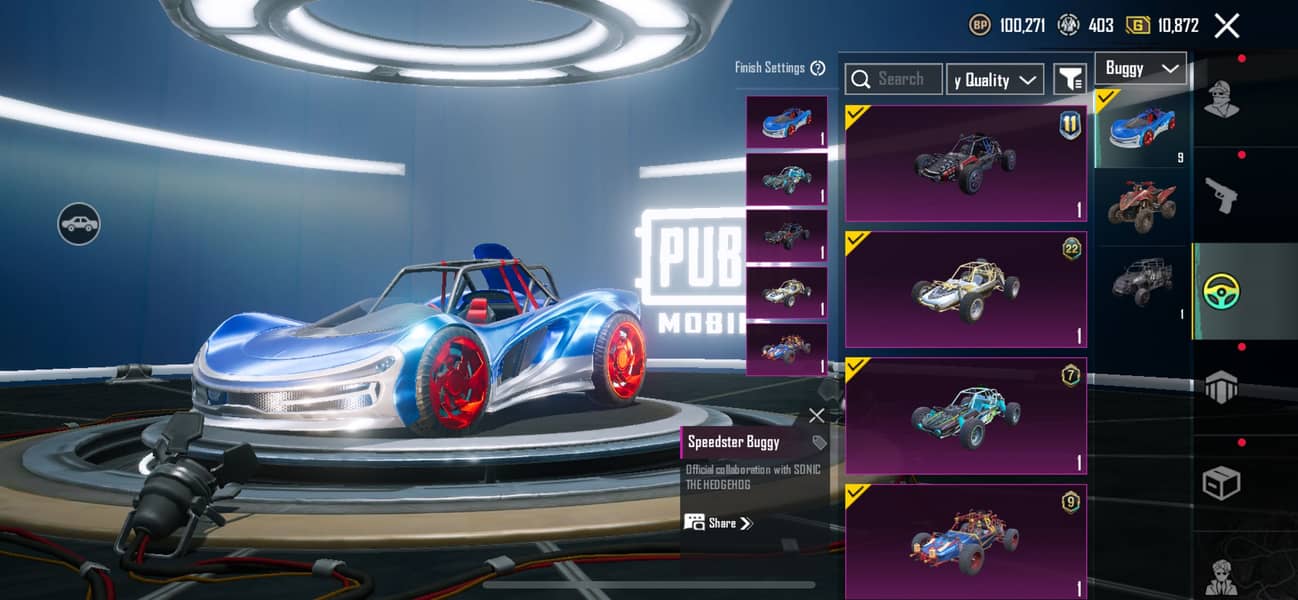Screen dimensions: 1298x600
Task: Open the crate box tab
Action: (x=1221, y=483)
